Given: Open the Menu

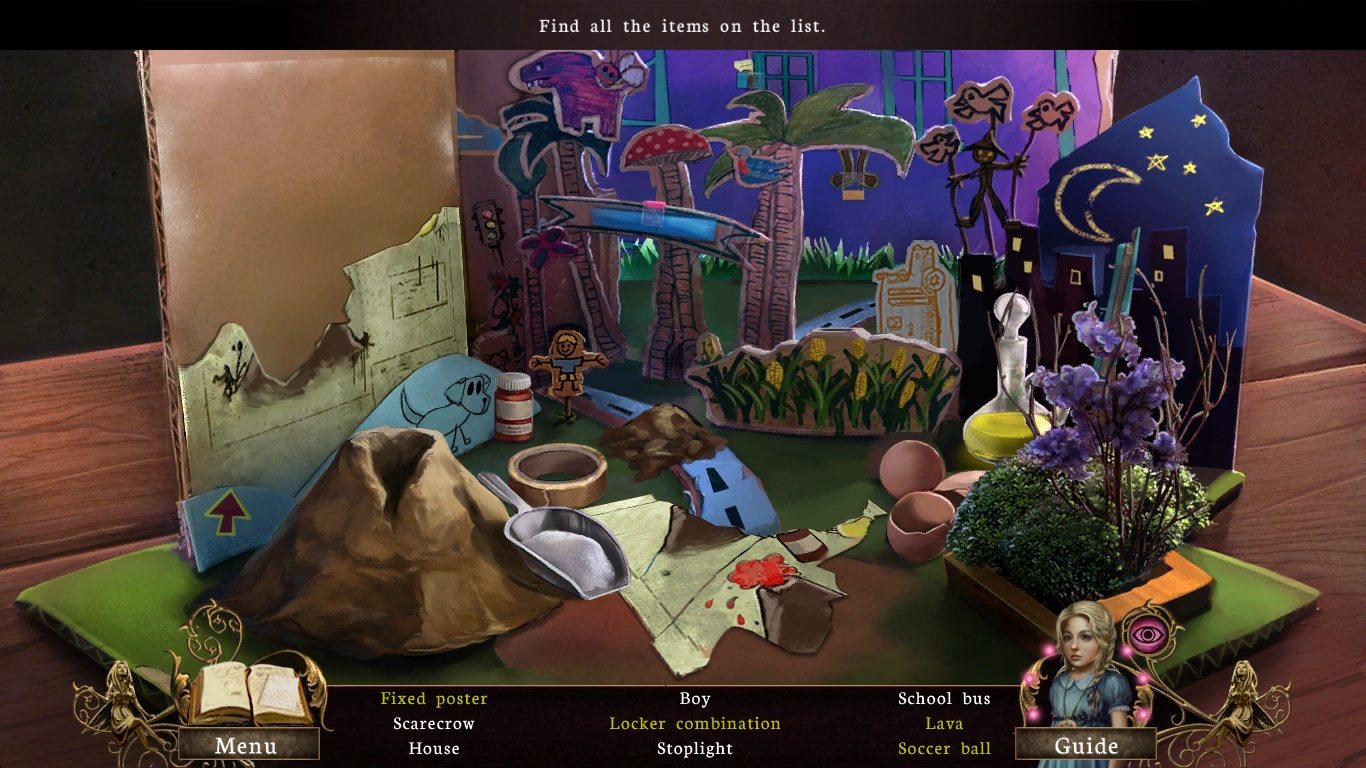Looking at the screenshot, I should coord(247,745).
